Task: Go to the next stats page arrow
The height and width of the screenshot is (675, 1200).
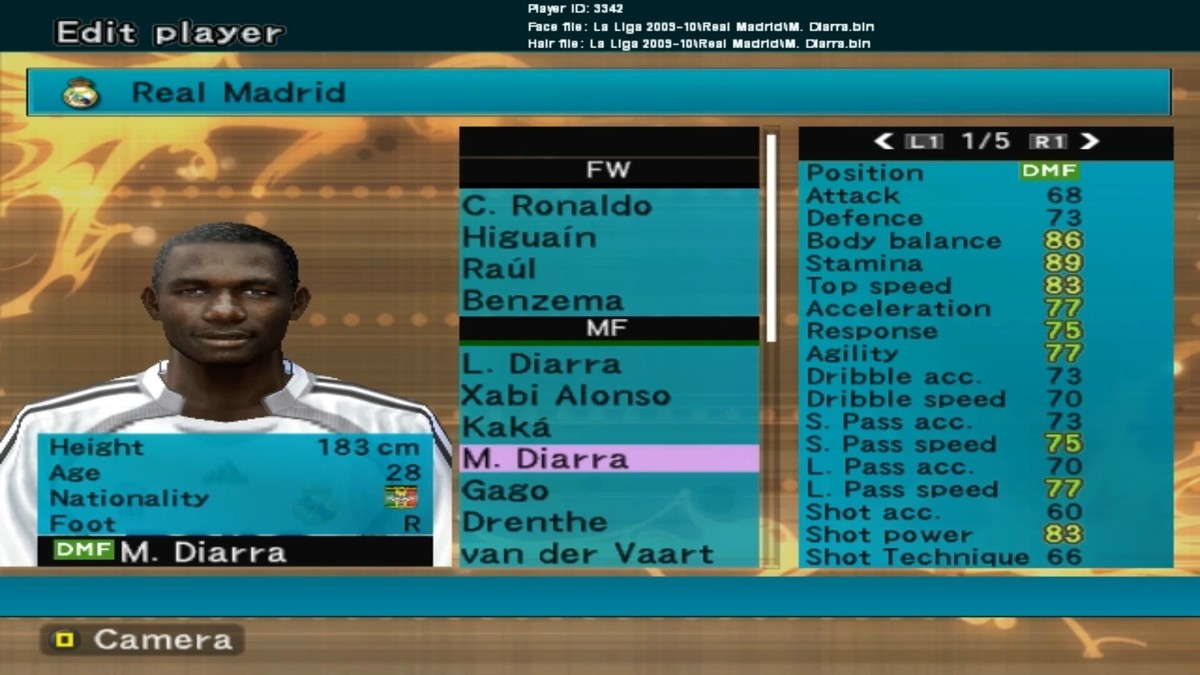Action: [x=1090, y=142]
